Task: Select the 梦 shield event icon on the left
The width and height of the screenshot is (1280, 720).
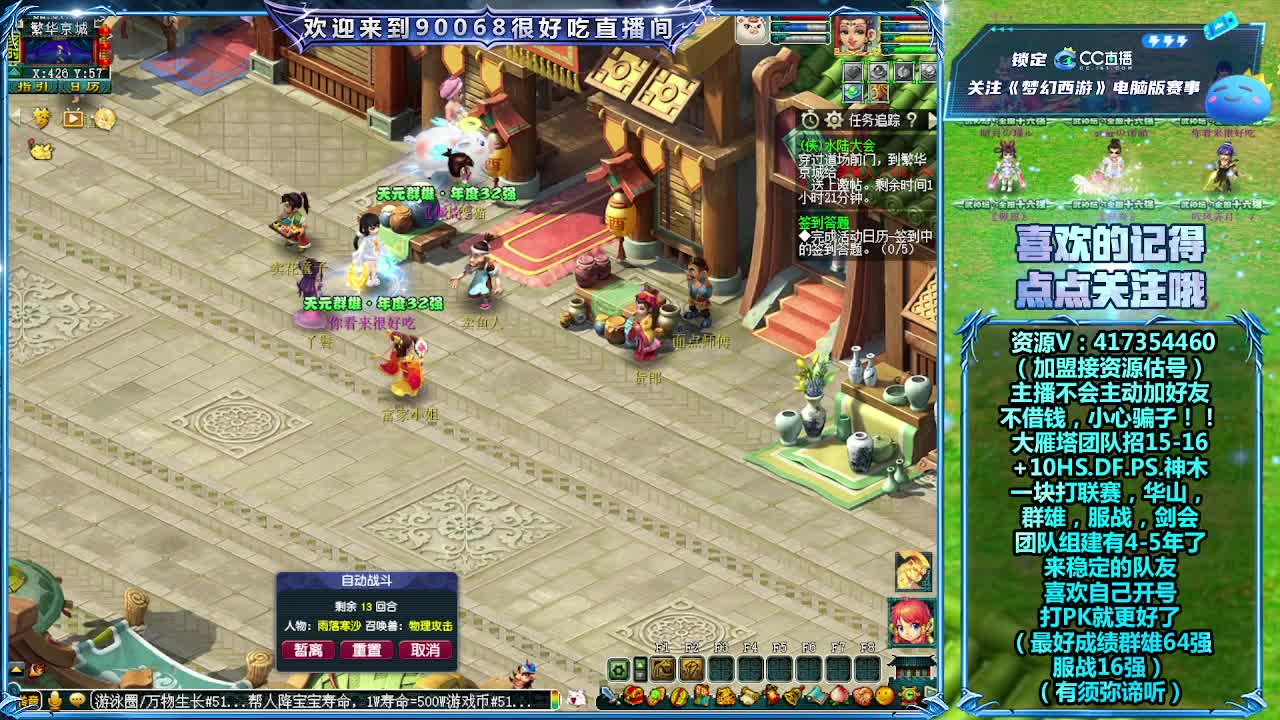Action: pos(42,116)
